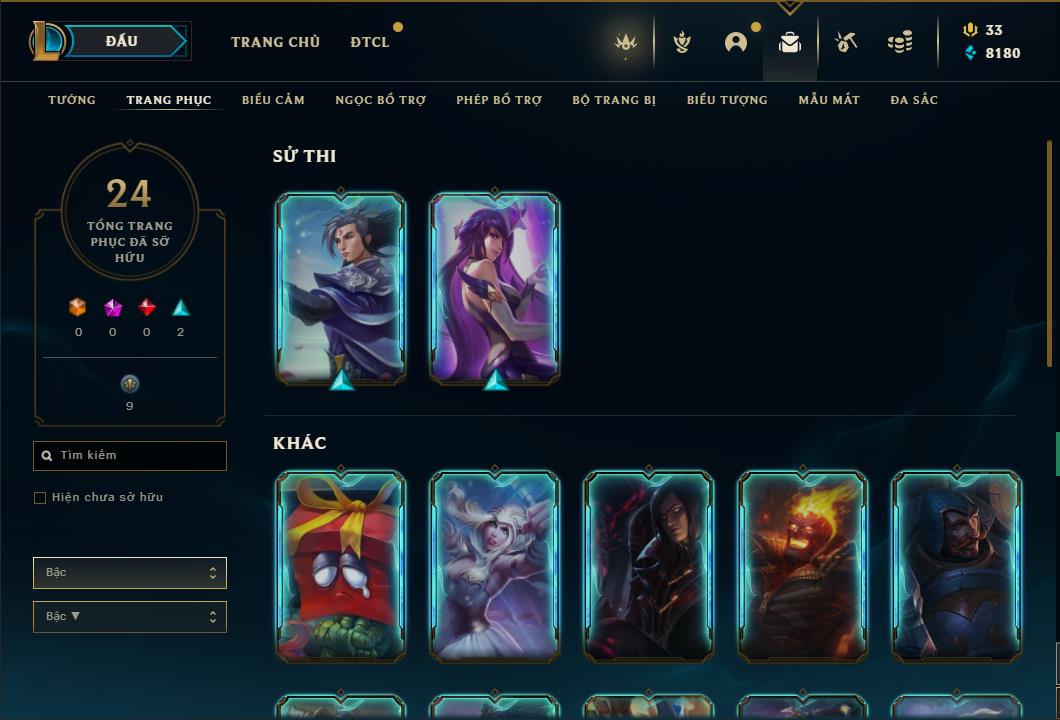Show the PHÉP BỔ TRỢ tab
The height and width of the screenshot is (720, 1060).
click(499, 100)
